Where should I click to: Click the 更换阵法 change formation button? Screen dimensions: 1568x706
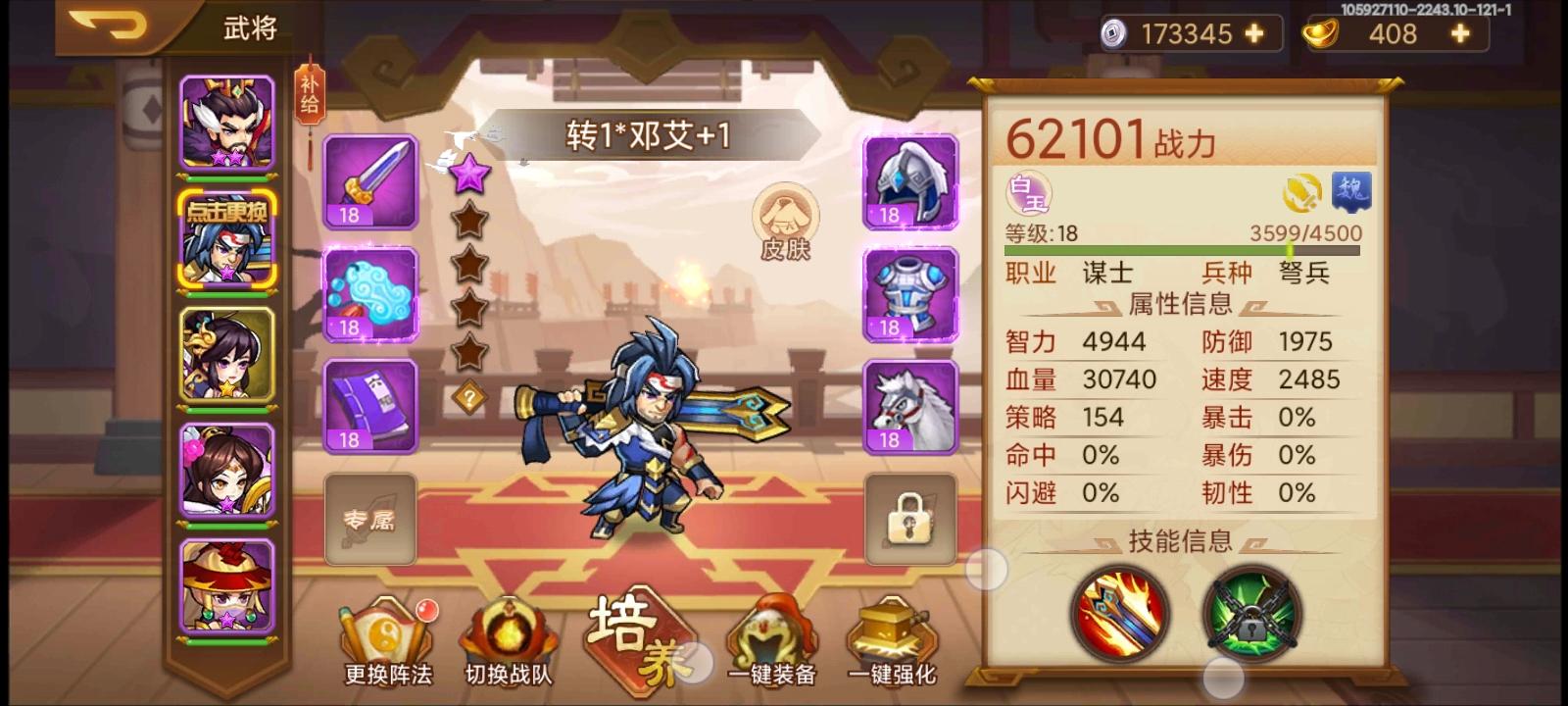tap(390, 637)
